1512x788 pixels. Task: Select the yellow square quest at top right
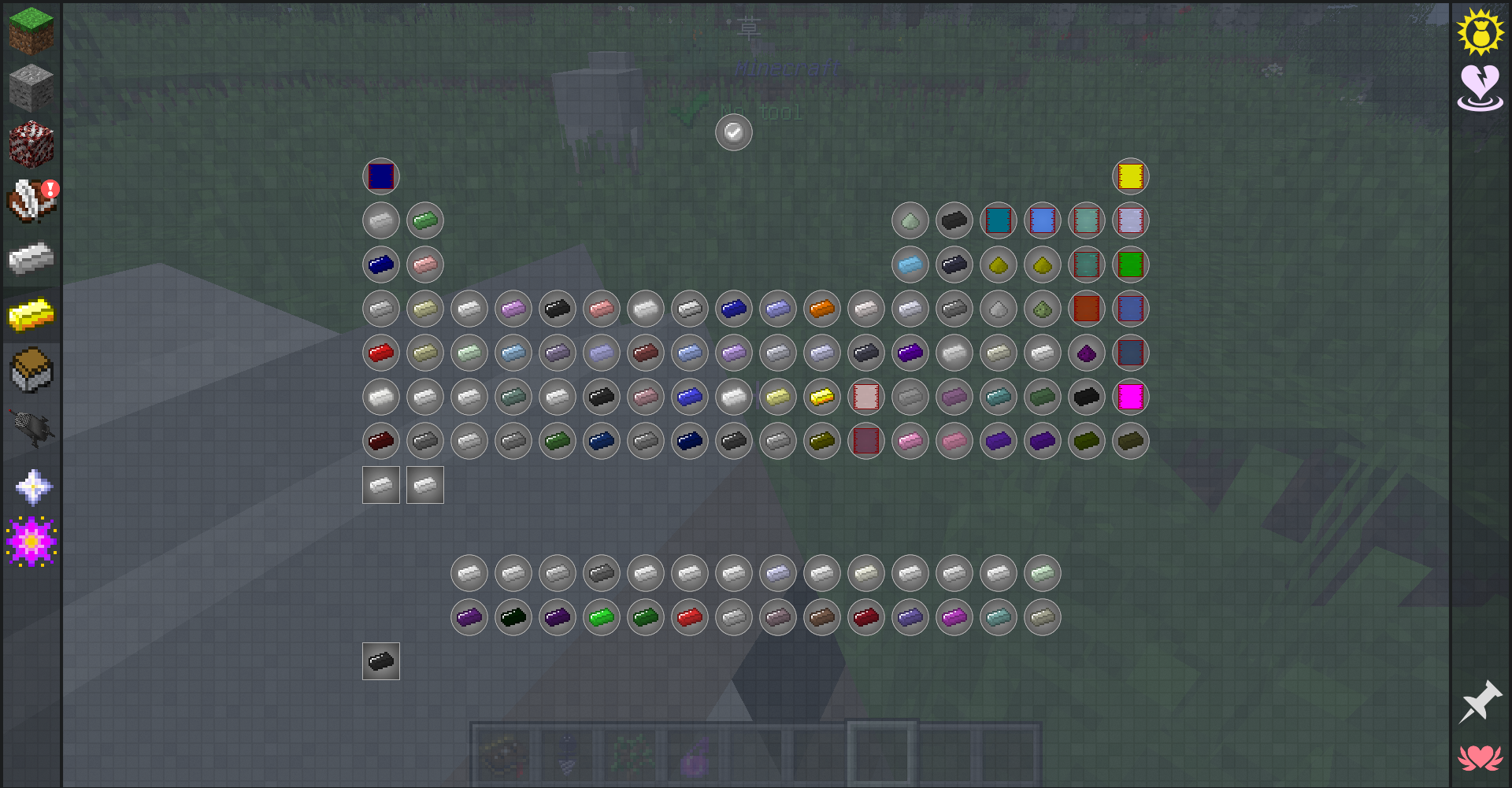coord(1130,176)
